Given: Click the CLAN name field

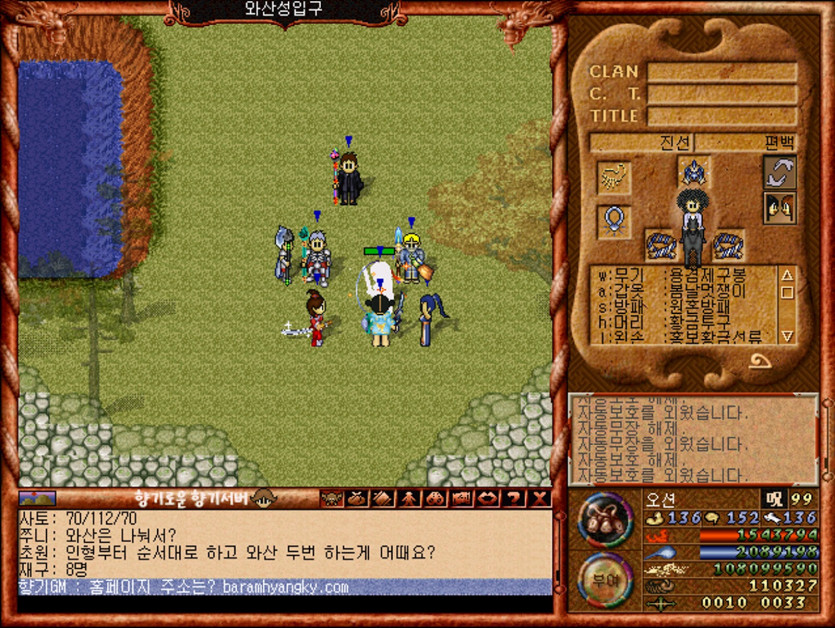Looking at the screenshot, I should coord(722,72).
